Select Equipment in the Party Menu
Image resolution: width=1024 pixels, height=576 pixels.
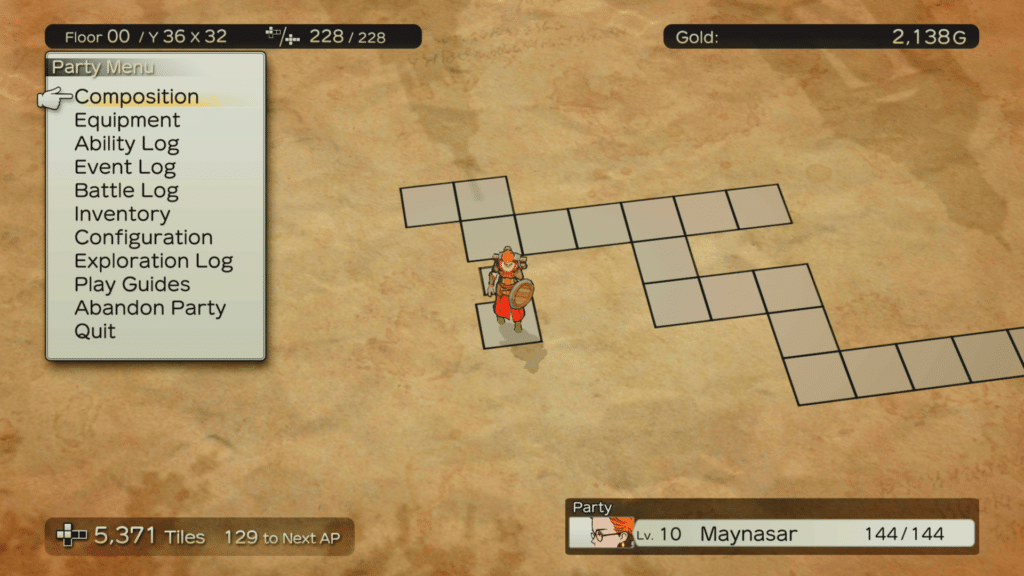[127, 120]
